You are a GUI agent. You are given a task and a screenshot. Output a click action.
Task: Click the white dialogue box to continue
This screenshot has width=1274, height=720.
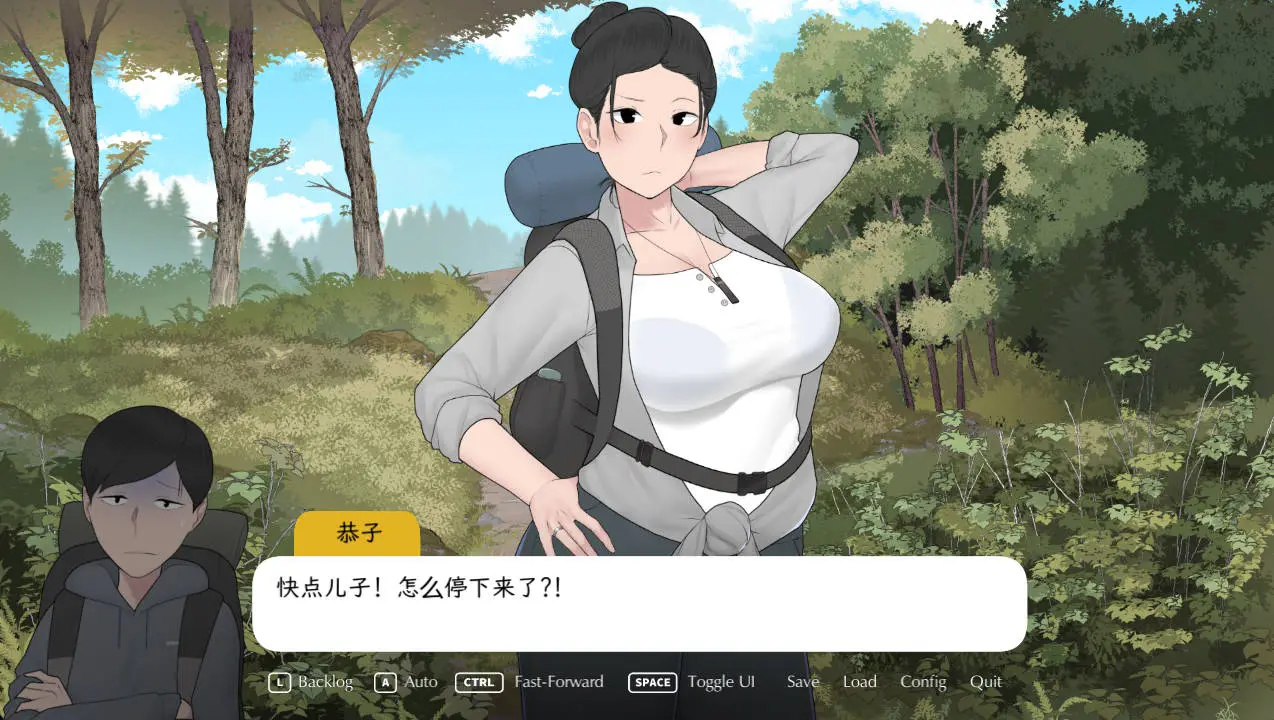639,604
